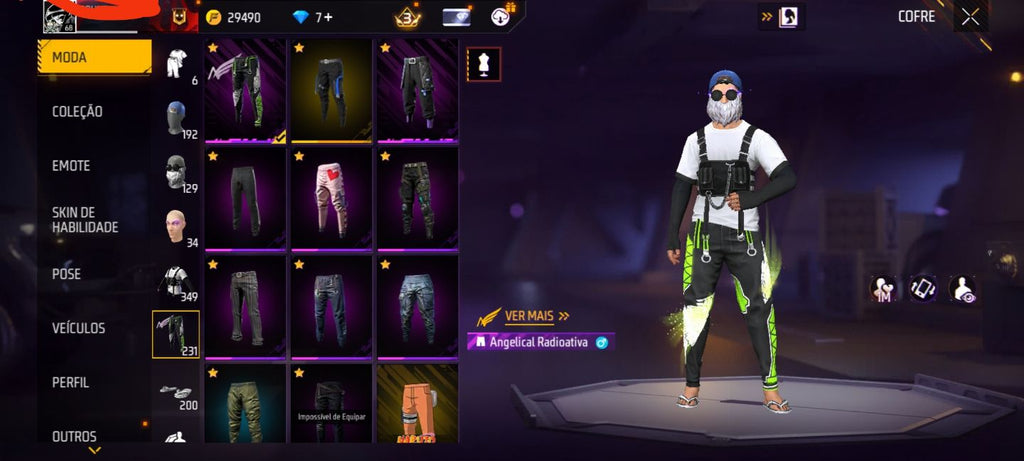Select the mask subcategory with 129 items
The image size is (1024, 461).
click(177, 173)
